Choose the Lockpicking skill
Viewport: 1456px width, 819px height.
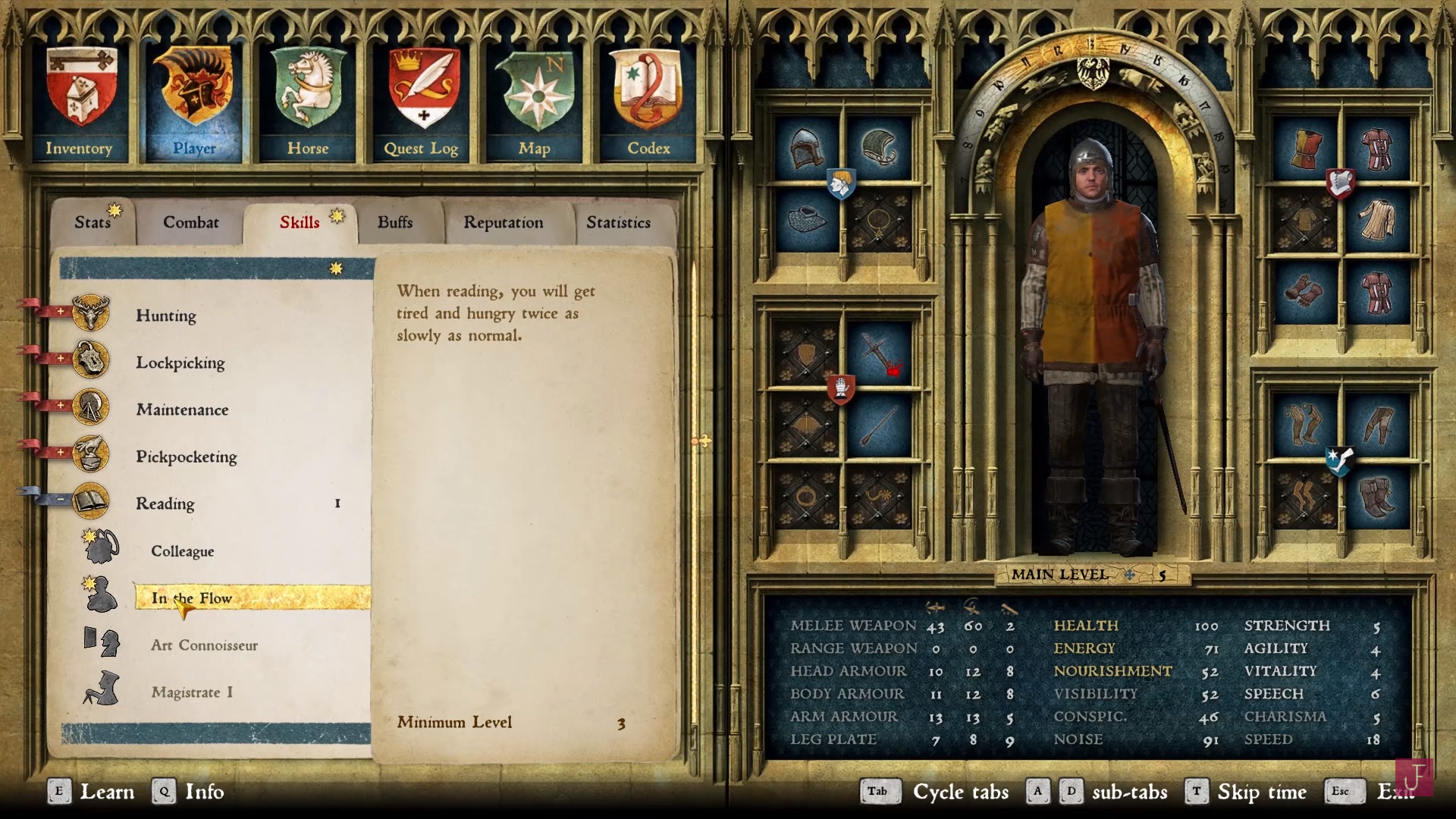[180, 362]
